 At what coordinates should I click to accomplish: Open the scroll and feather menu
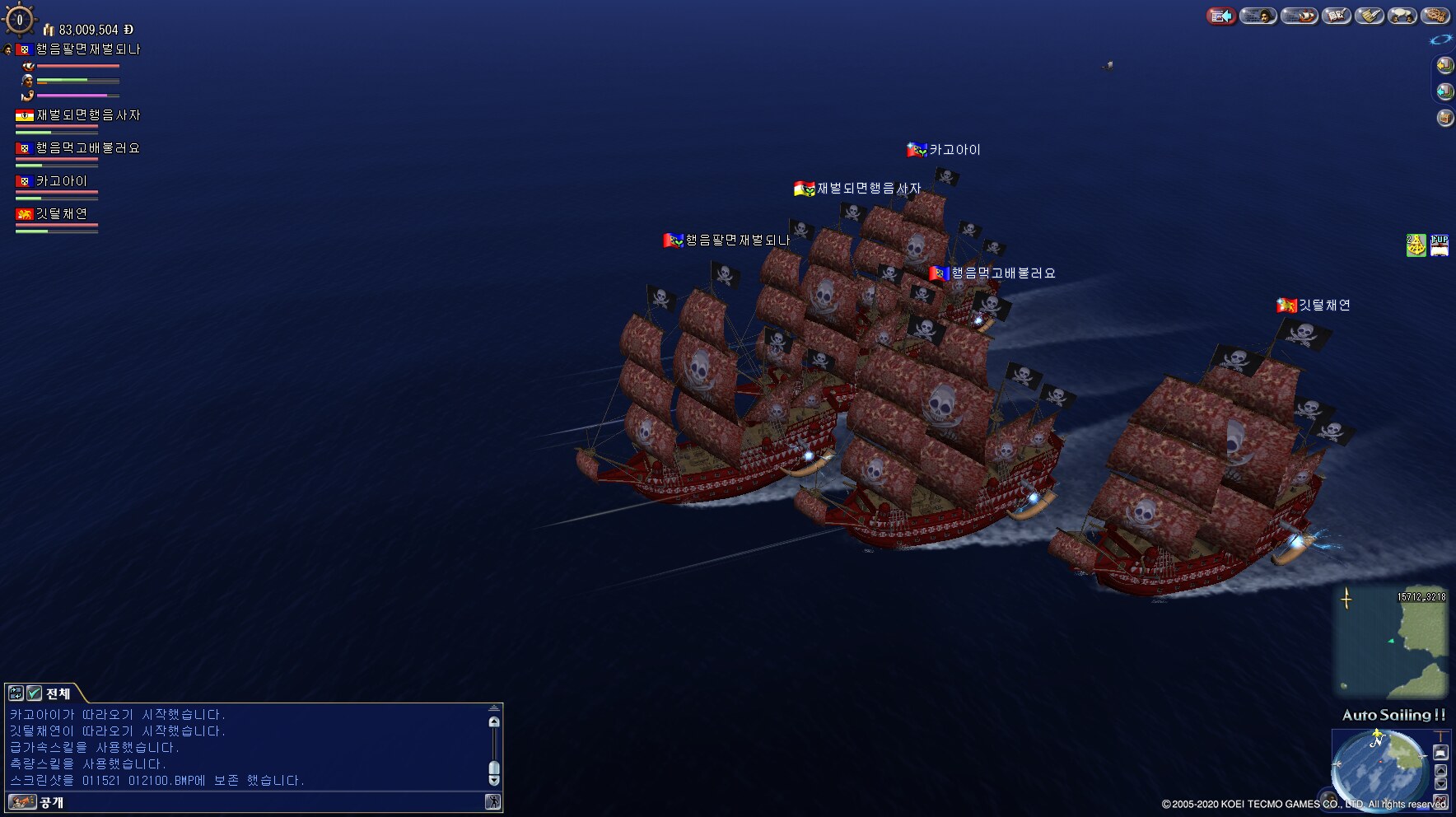[1370, 16]
